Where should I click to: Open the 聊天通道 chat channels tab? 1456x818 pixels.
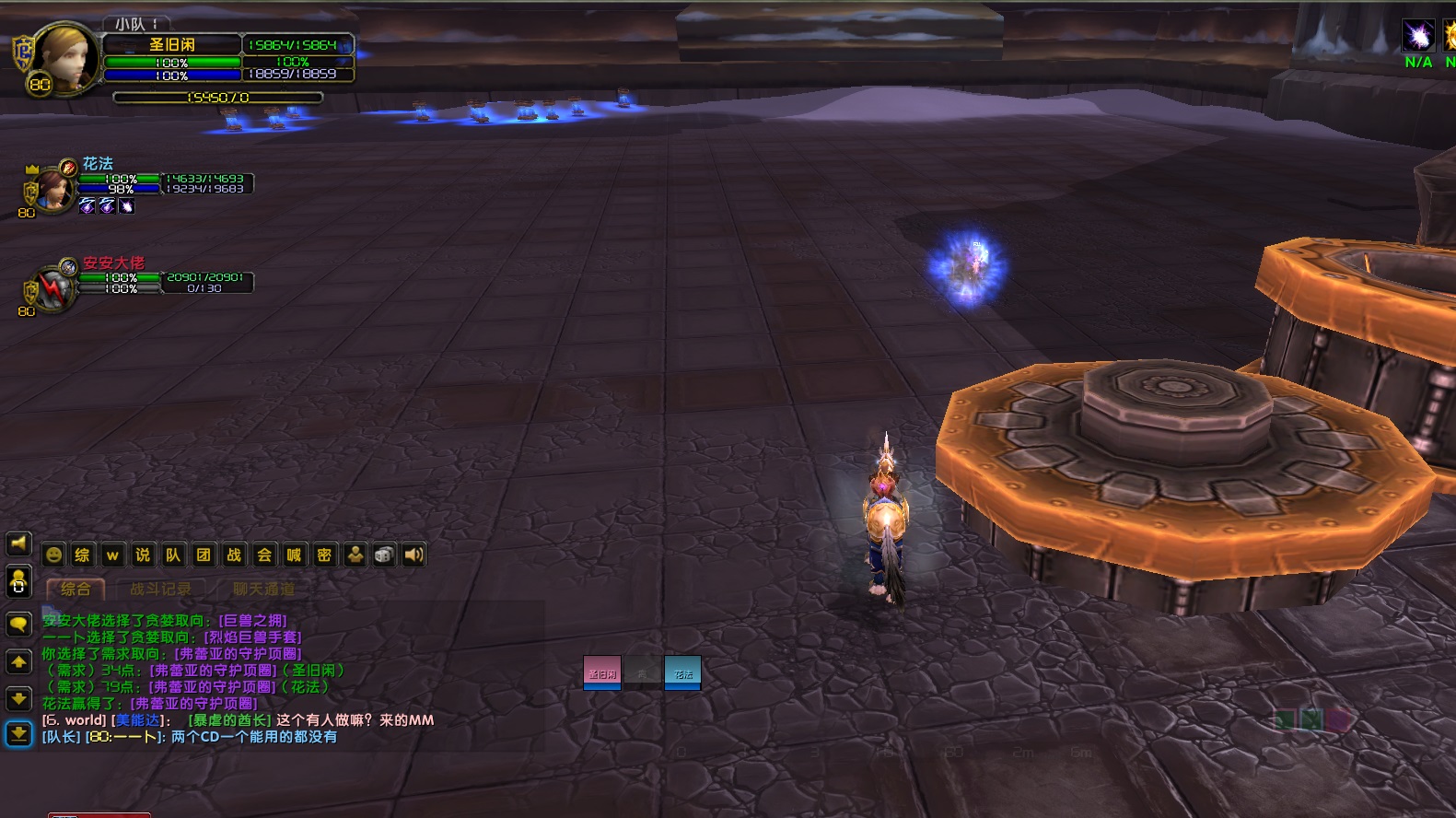point(263,589)
